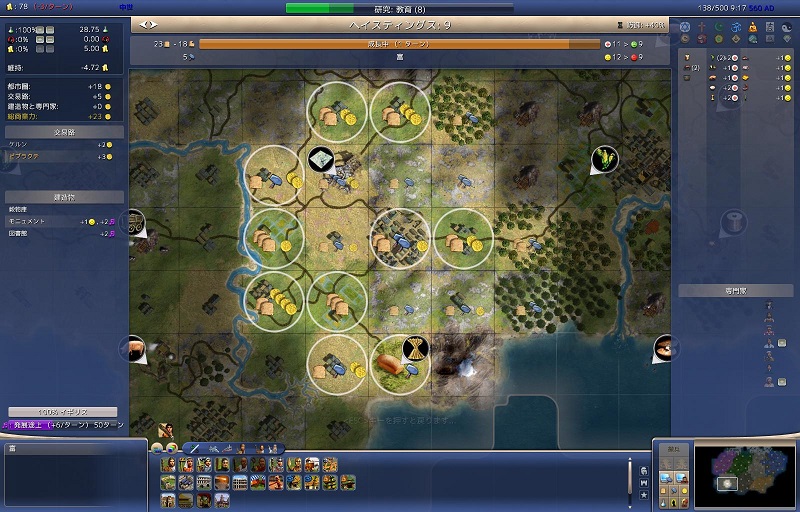This screenshot has width=800, height=512.
Task: Select the sword icon in unit filter bar
Action: coord(195,448)
